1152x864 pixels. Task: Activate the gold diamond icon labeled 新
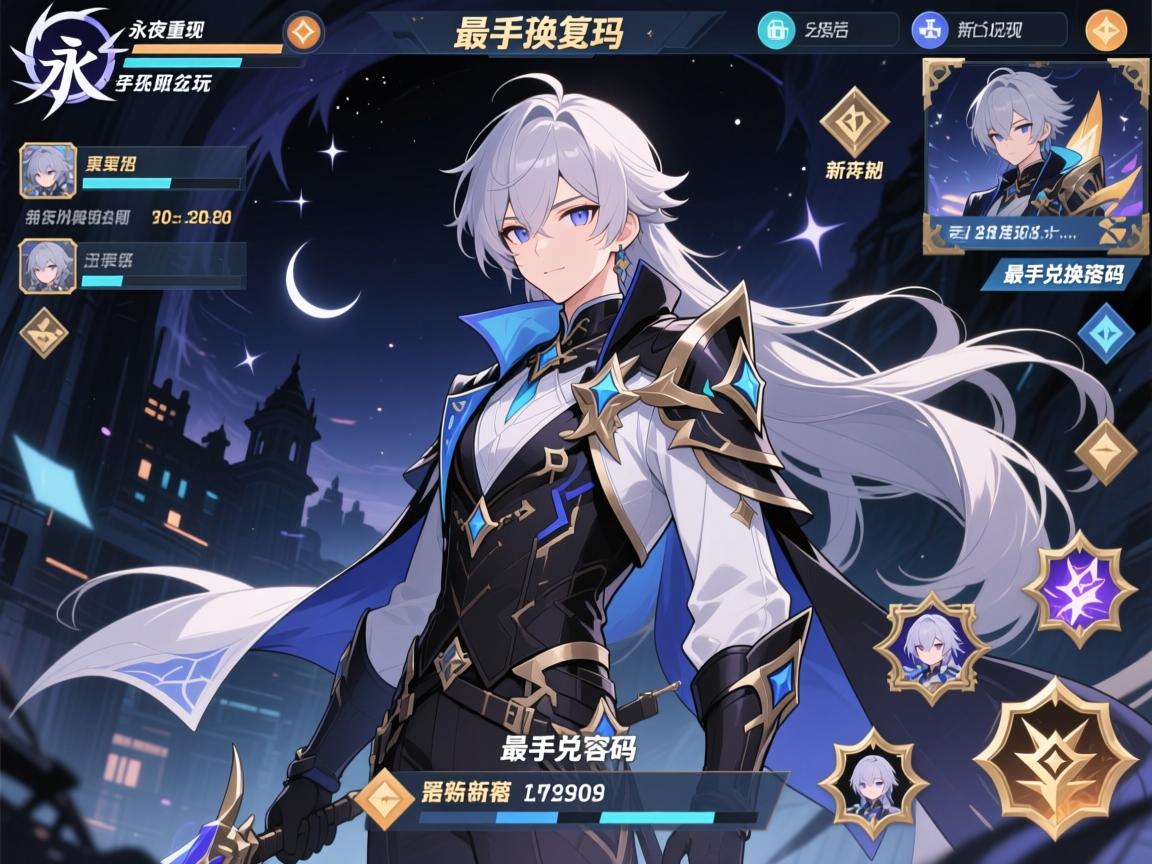(854, 122)
